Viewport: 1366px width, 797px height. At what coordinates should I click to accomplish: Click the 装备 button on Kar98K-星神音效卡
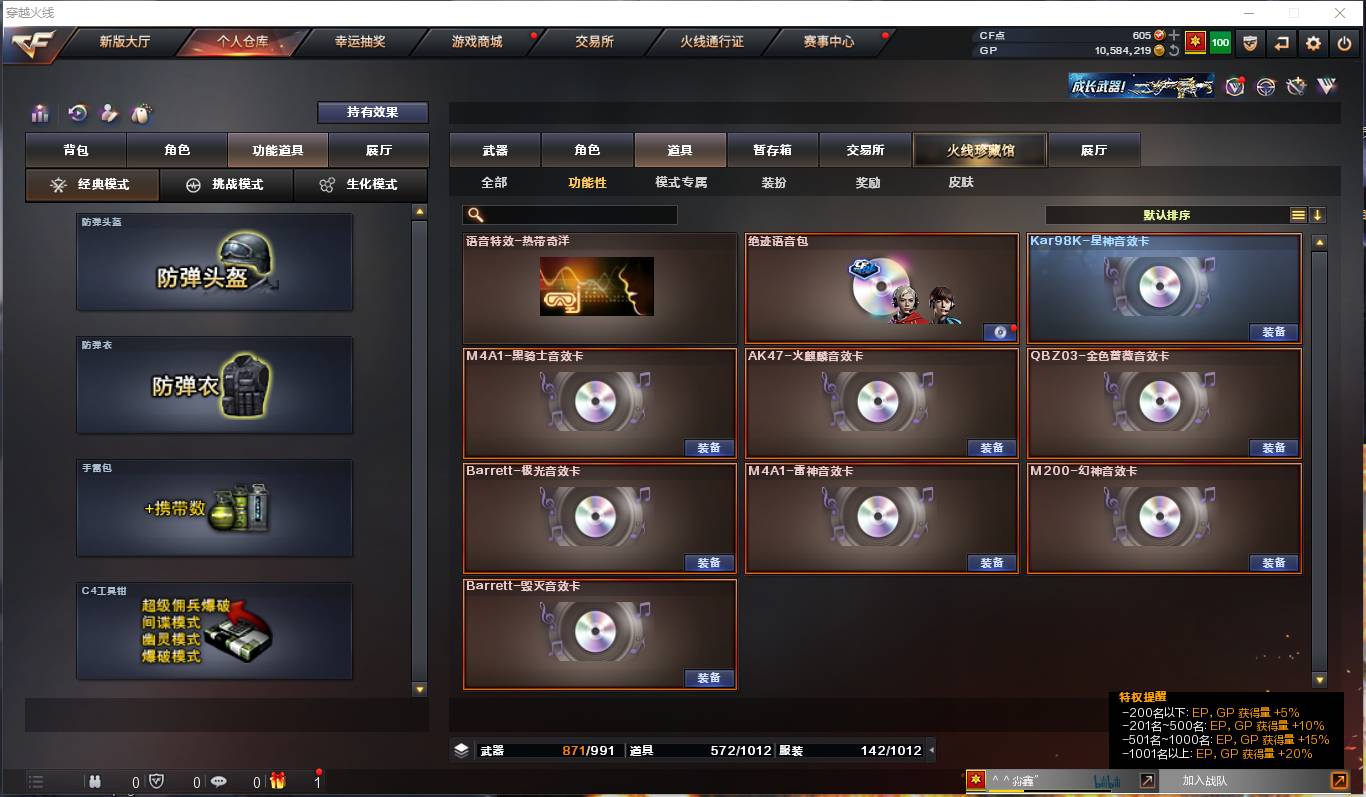point(1274,332)
